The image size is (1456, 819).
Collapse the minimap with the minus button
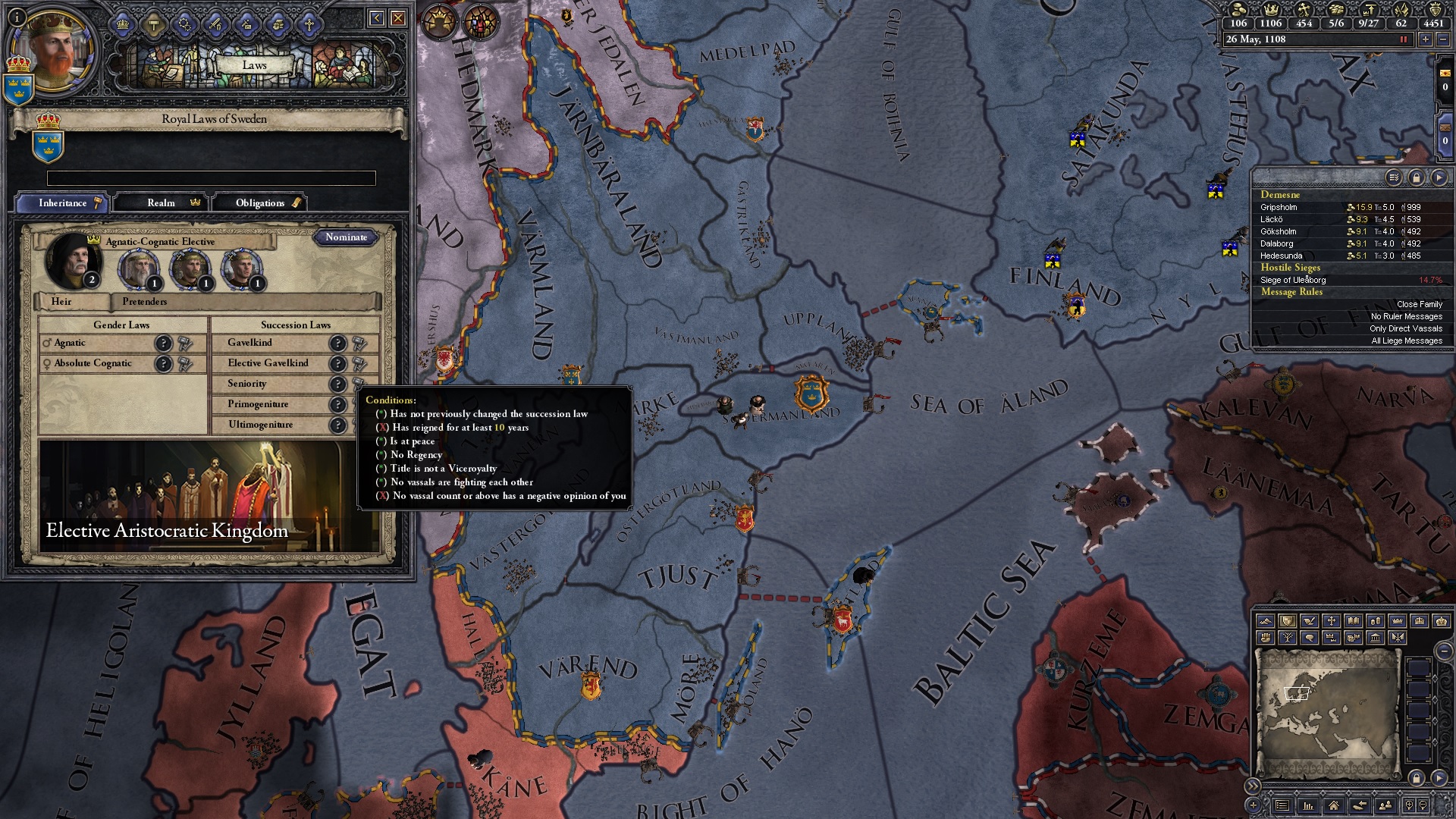click(x=1445, y=652)
